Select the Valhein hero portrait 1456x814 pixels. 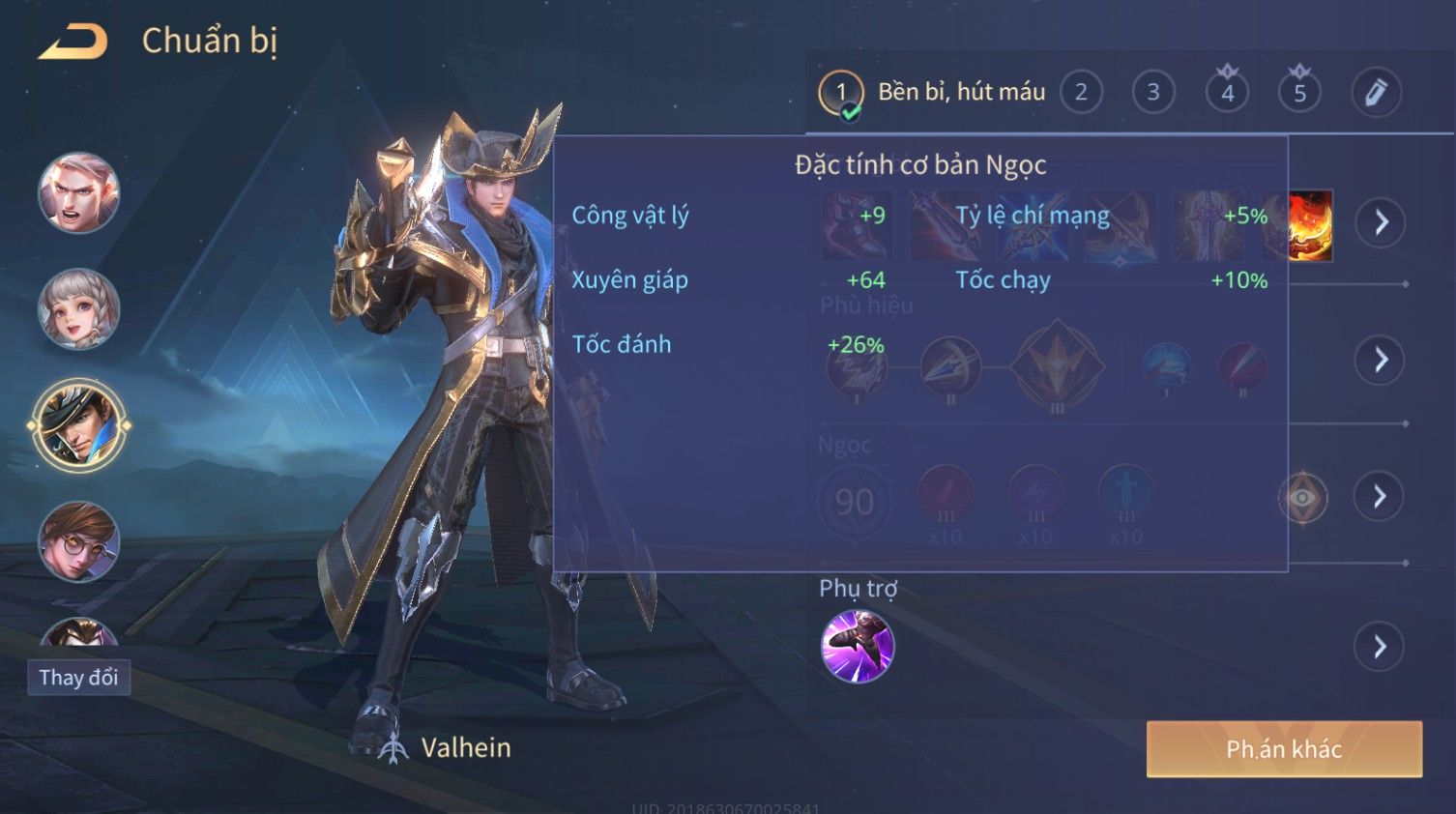click(x=78, y=425)
